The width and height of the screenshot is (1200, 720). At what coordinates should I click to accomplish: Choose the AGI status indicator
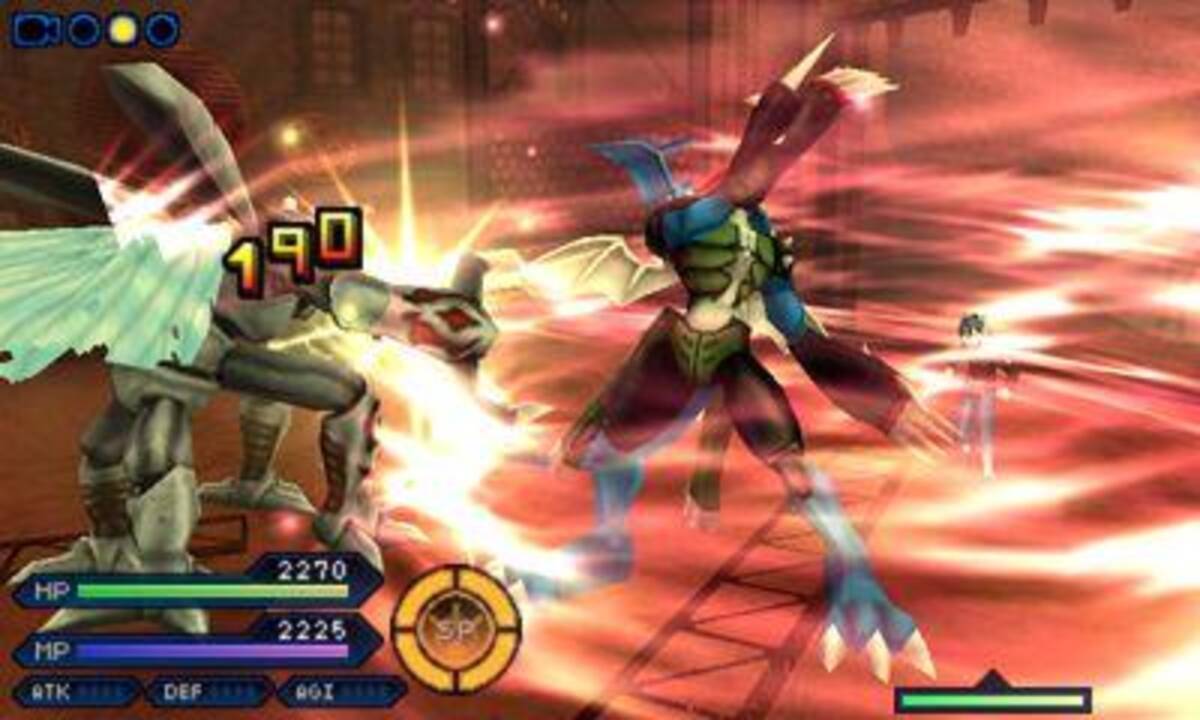[x=341, y=691]
